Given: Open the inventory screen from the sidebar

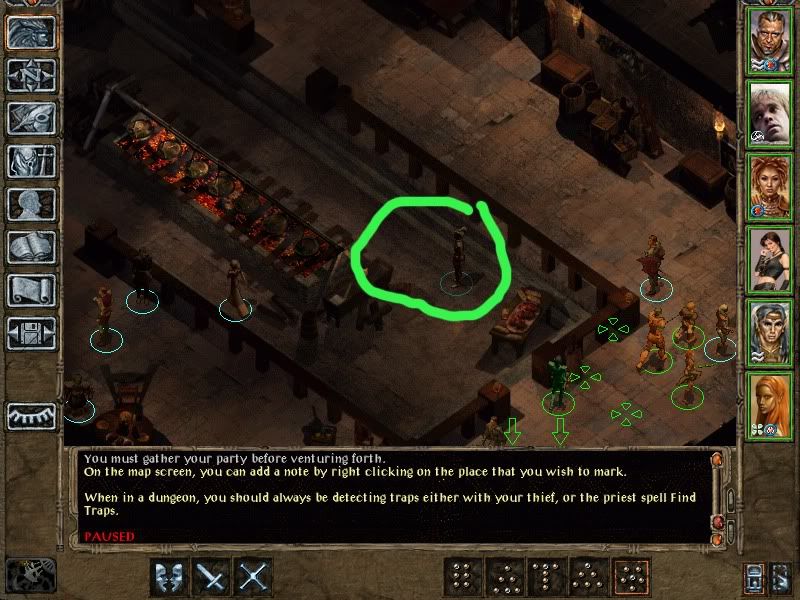Looking at the screenshot, I should [x=31, y=161].
